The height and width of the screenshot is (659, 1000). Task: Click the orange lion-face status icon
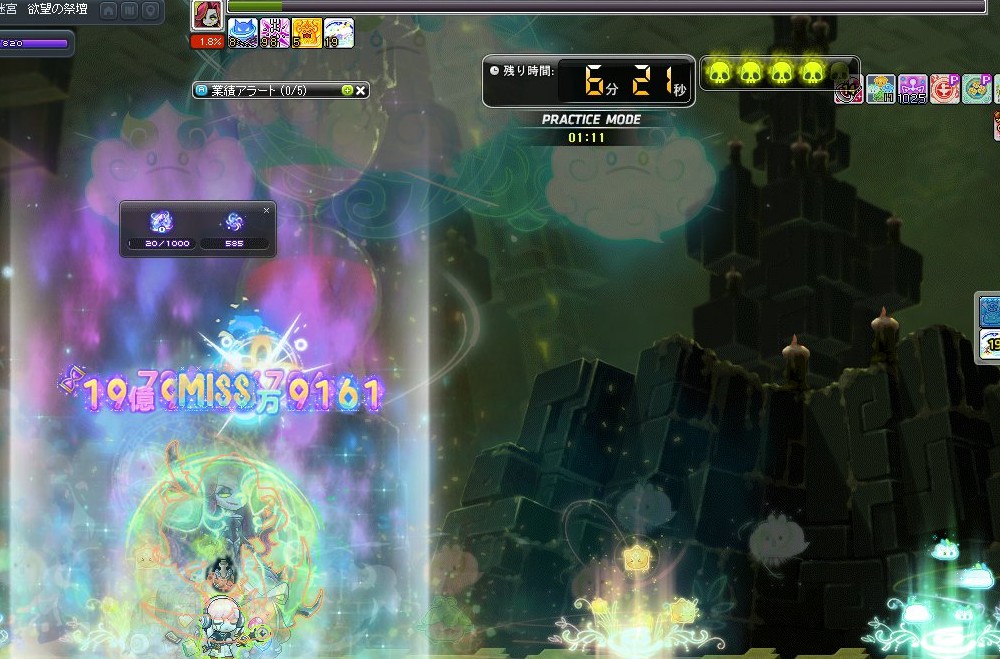click(307, 33)
